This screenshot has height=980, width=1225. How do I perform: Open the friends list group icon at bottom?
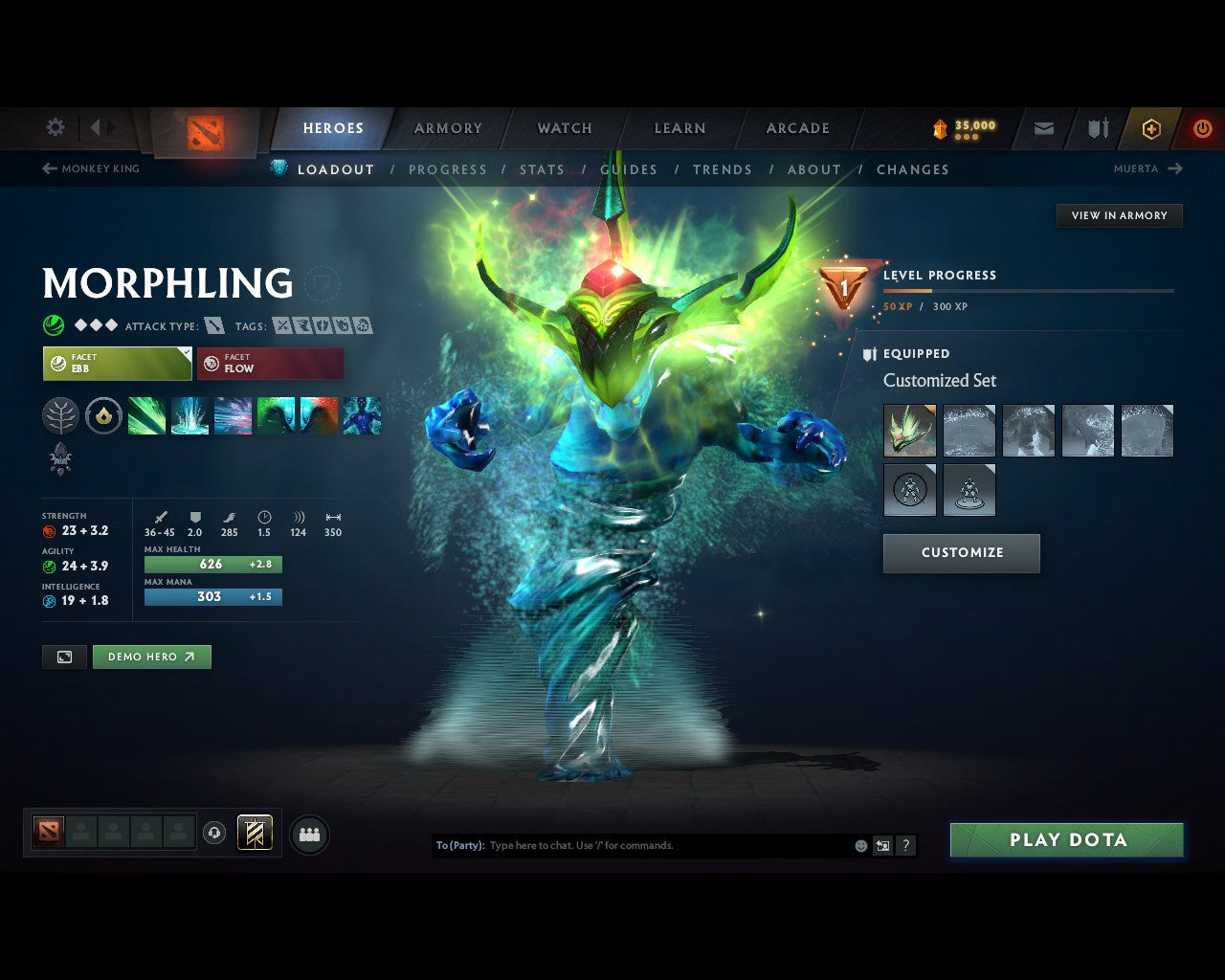click(x=309, y=835)
